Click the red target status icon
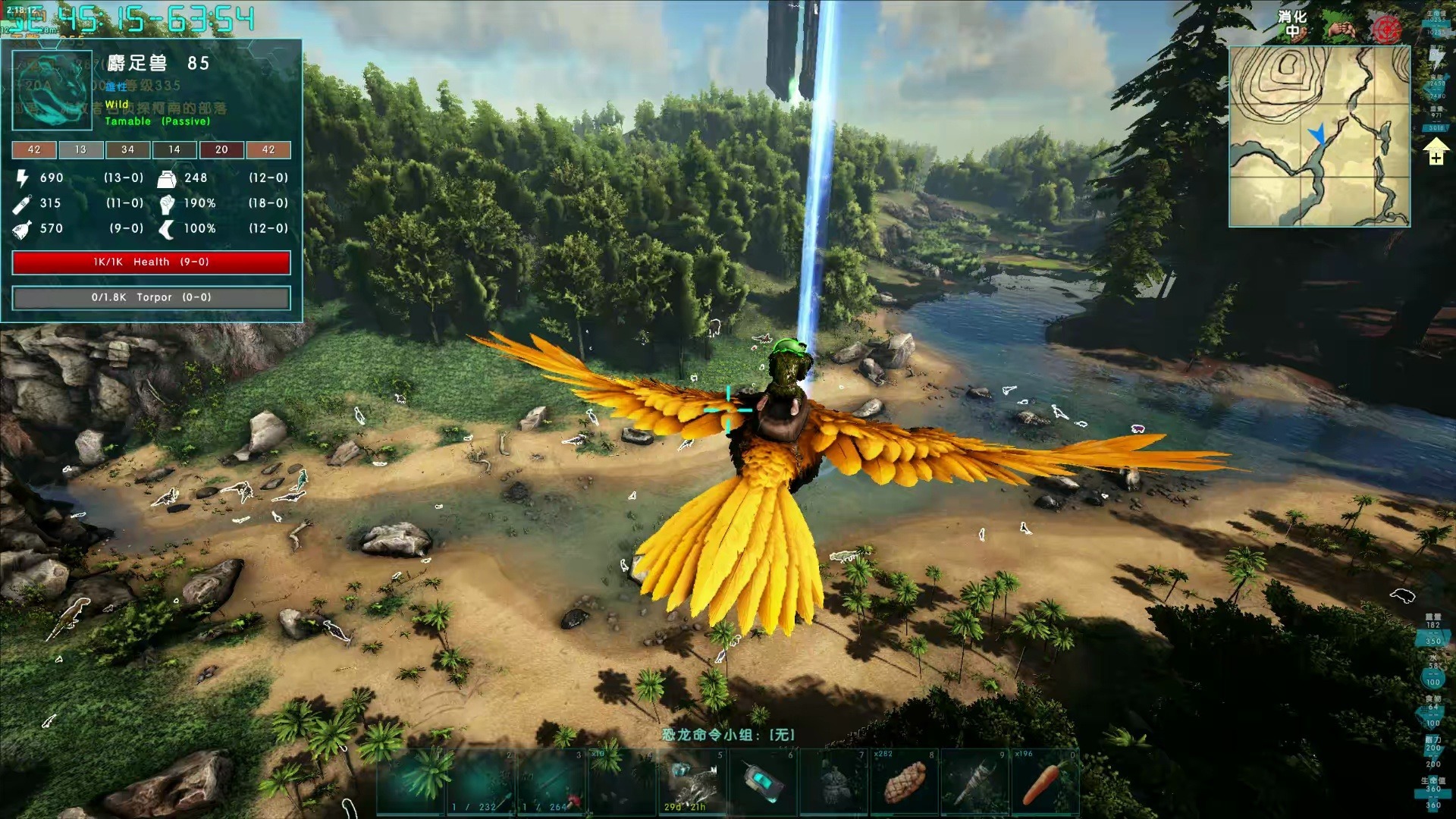 point(1386,30)
